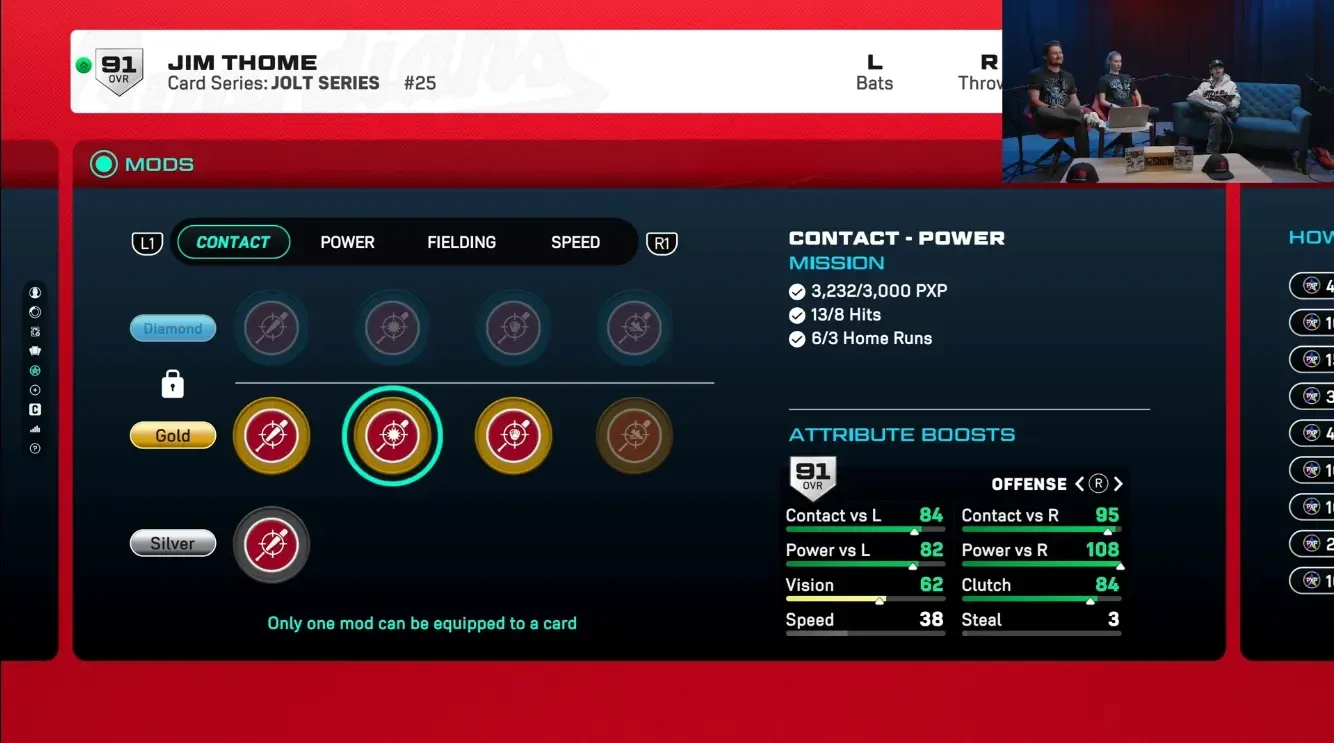The width and height of the screenshot is (1334, 743).
Task: Choose the Gold contact bat mod
Action: coord(271,436)
